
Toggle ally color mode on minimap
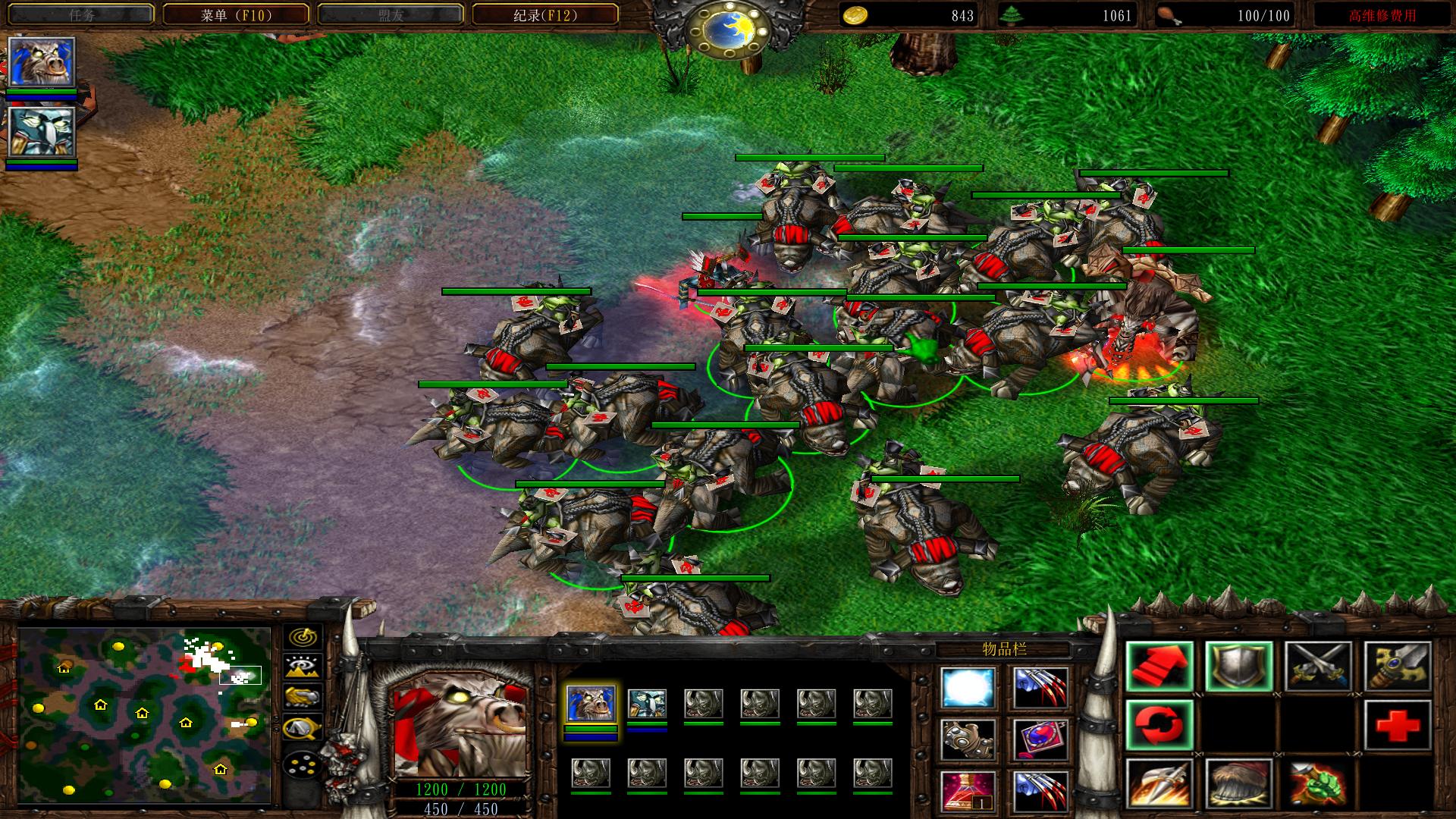click(303, 696)
